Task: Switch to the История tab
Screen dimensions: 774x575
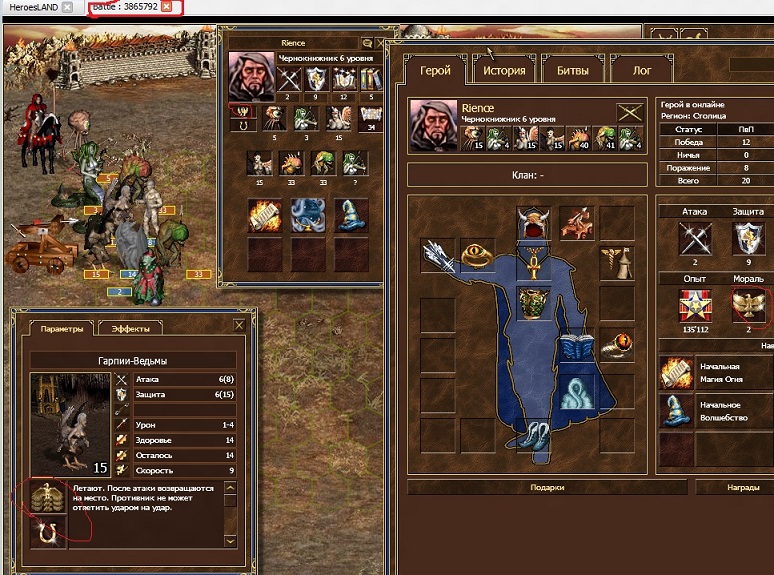Action: coord(504,71)
